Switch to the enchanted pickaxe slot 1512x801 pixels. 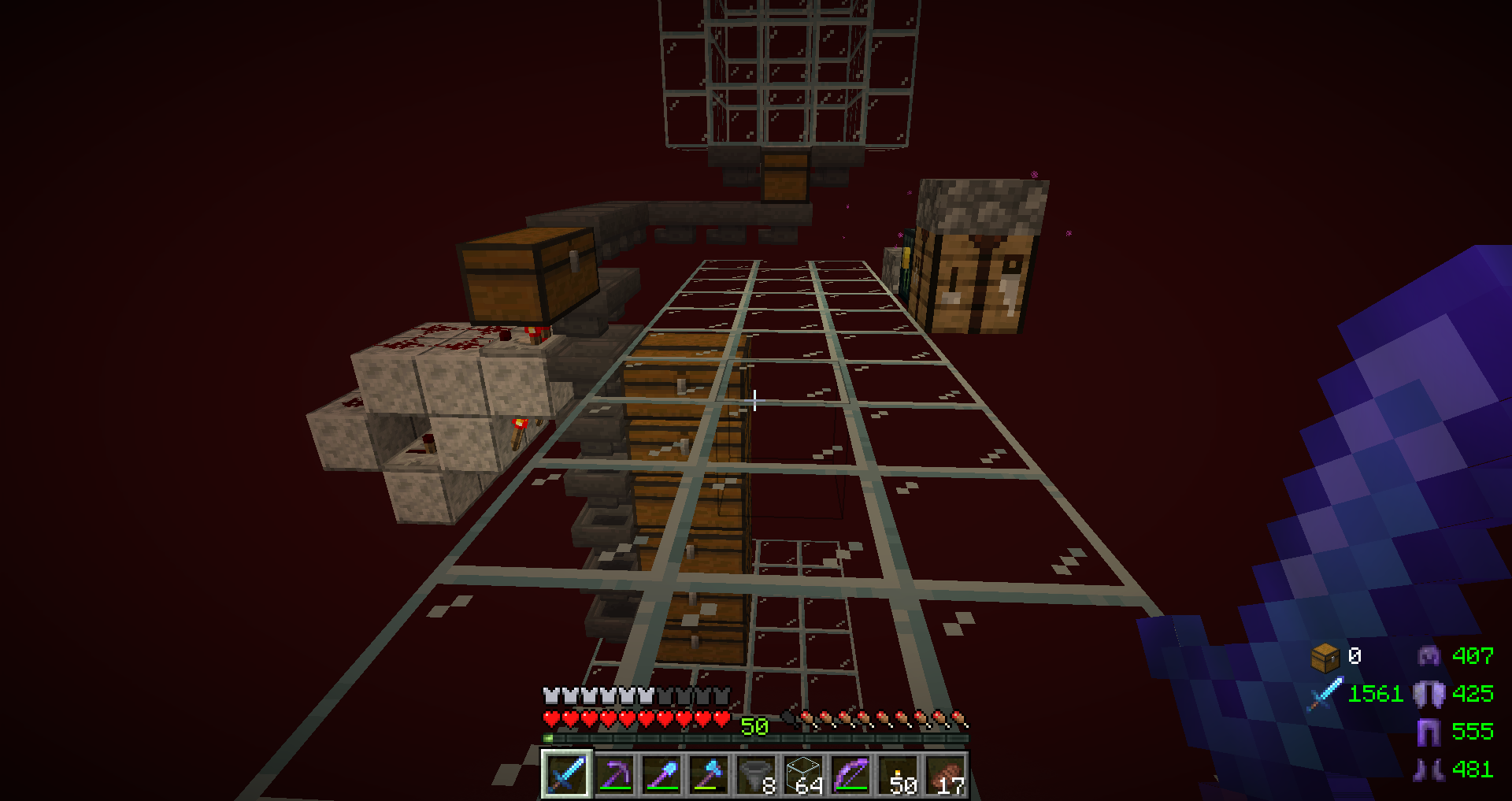click(x=614, y=774)
